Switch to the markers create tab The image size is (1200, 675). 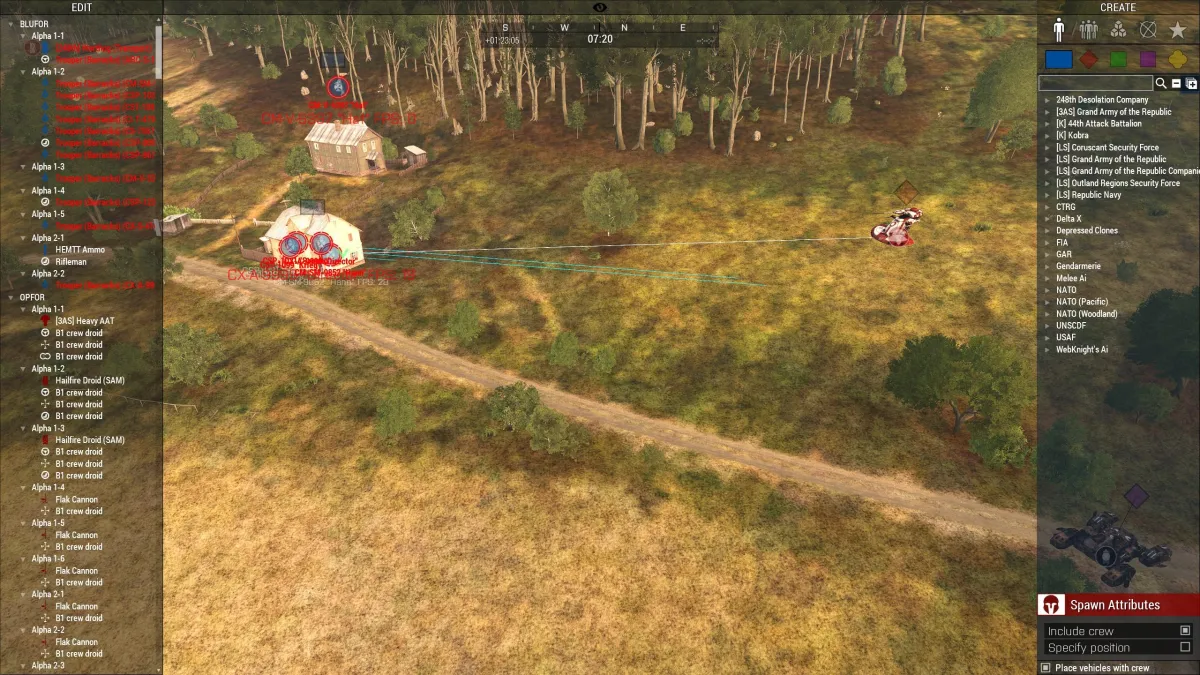click(x=1148, y=29)
